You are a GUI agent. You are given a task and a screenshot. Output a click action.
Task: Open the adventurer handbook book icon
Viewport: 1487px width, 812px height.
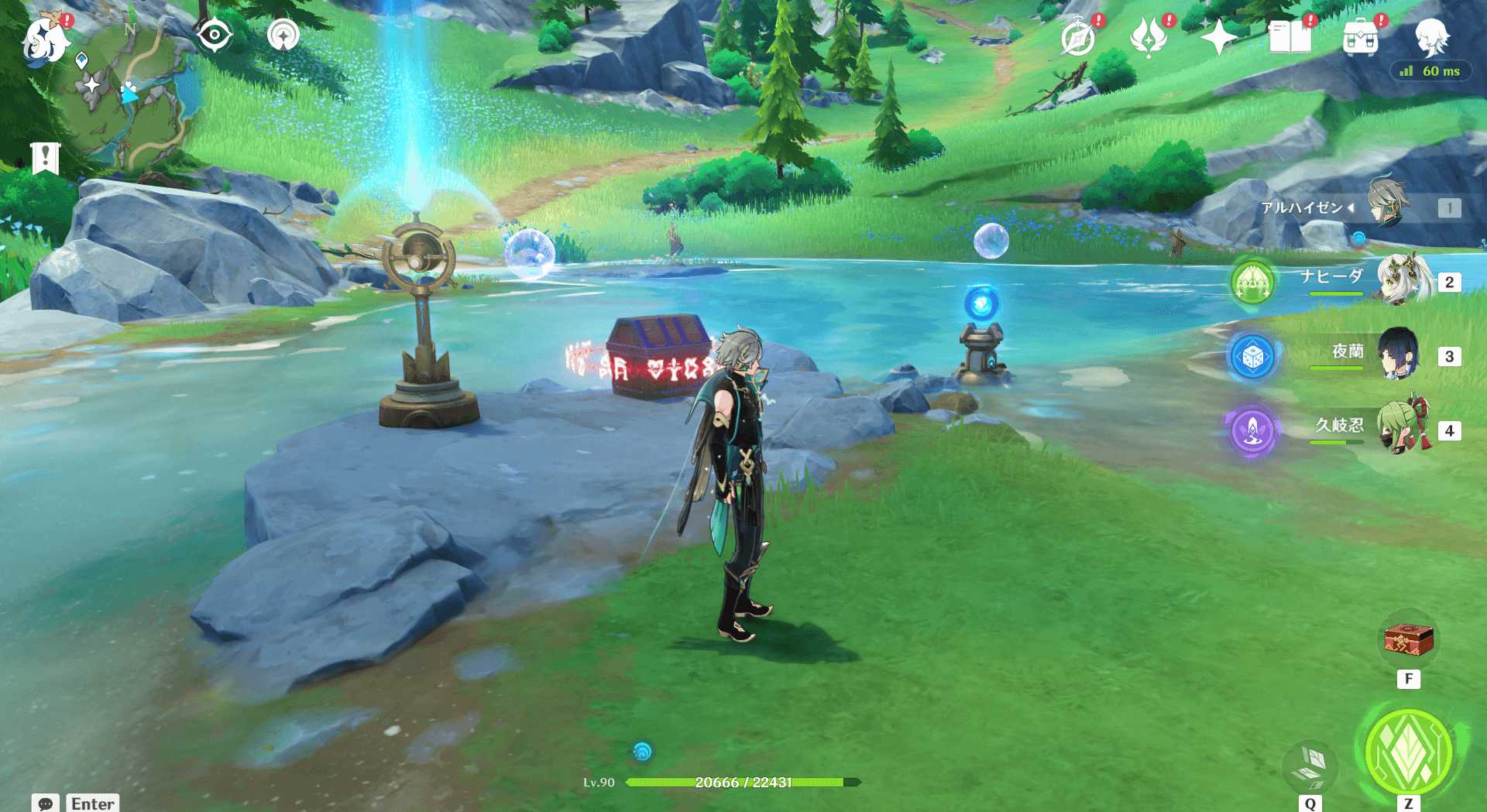(x=1290, y=37)
